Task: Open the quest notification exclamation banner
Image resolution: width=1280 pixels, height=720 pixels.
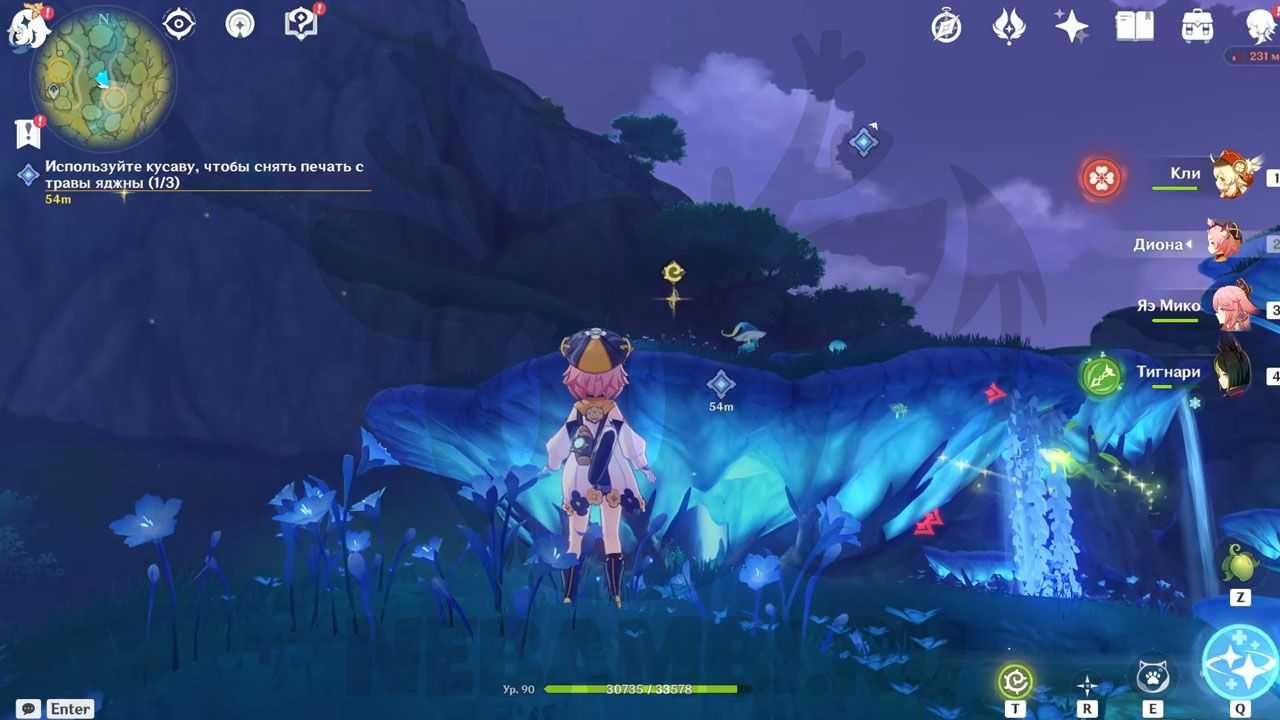Action: click(x=27, y=133)
